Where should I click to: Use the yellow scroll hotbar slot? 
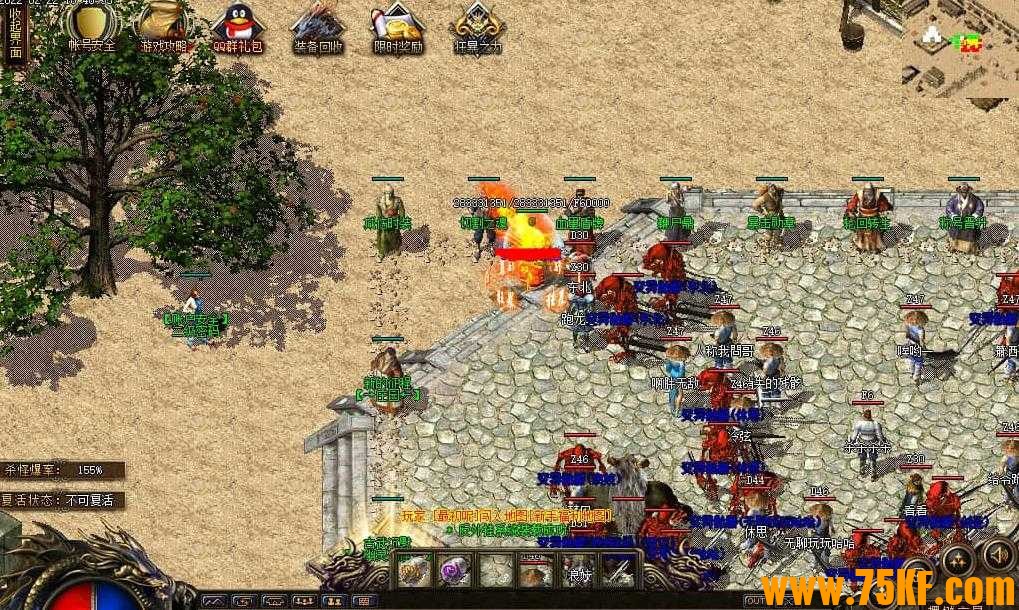point(415,570)
